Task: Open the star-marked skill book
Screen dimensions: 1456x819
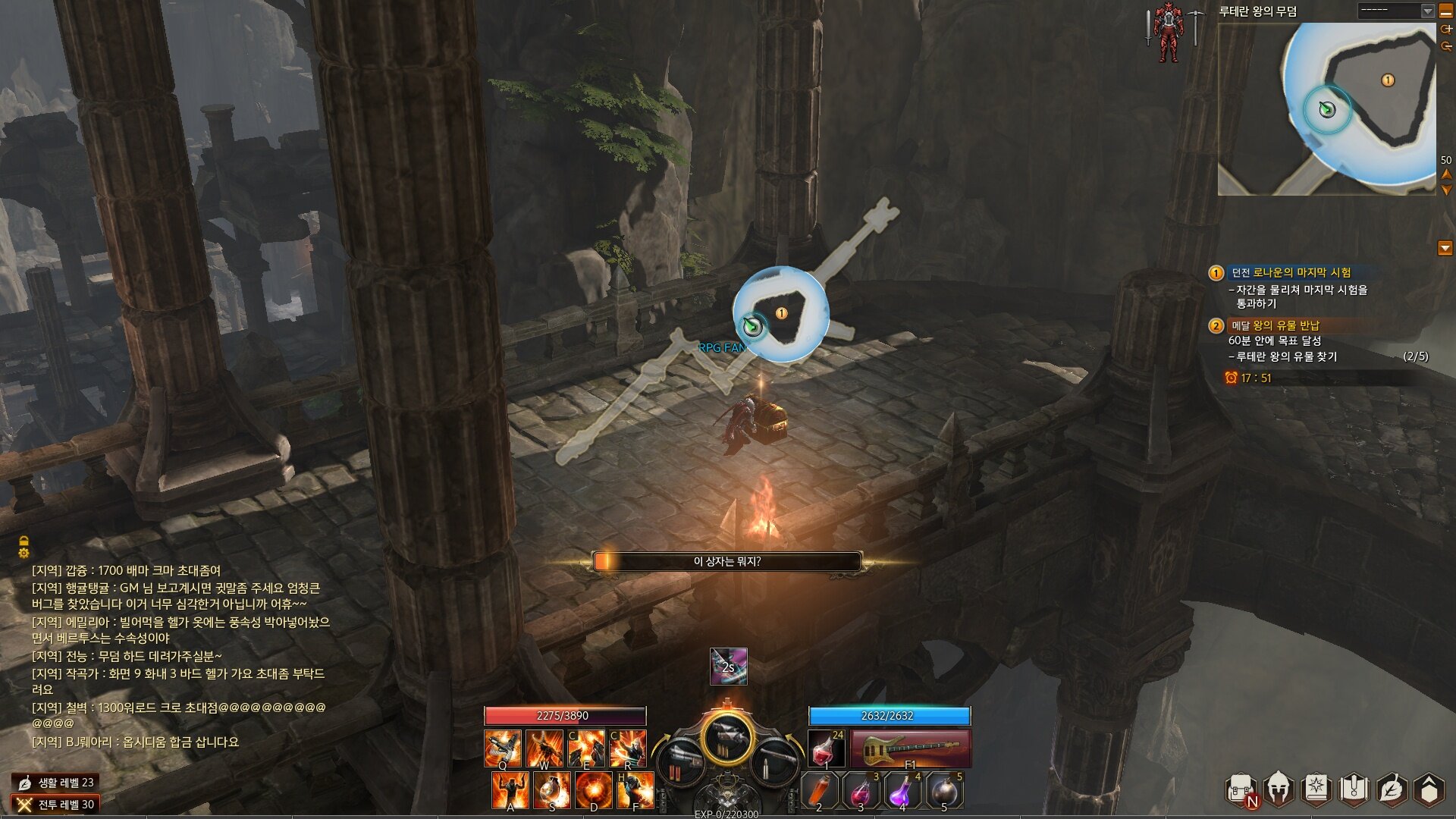Action: pyautogui.click(x=1316, y=789)
